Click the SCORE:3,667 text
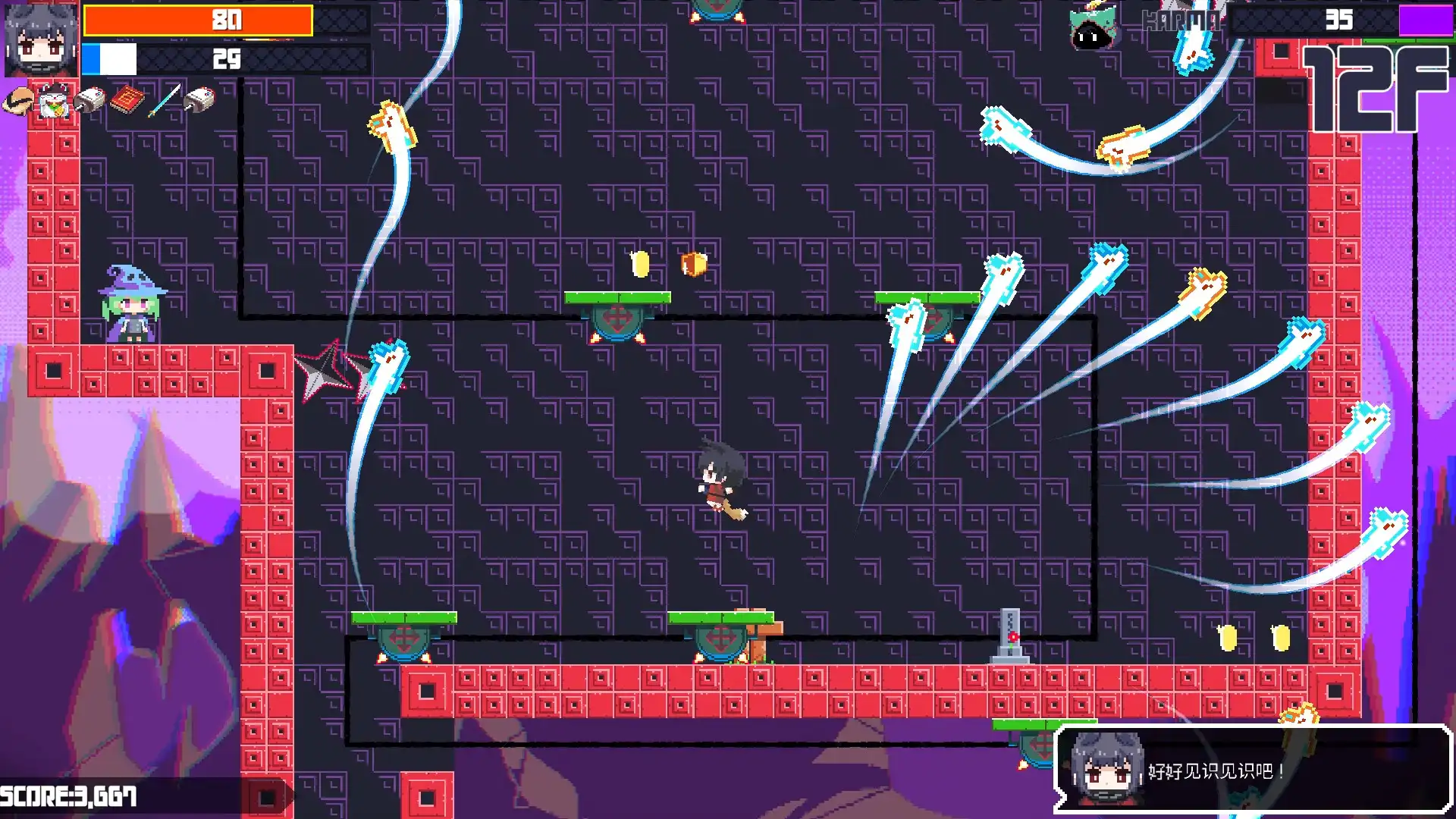This screenshot has width=1456, height=819. click(x=68, y=795)
